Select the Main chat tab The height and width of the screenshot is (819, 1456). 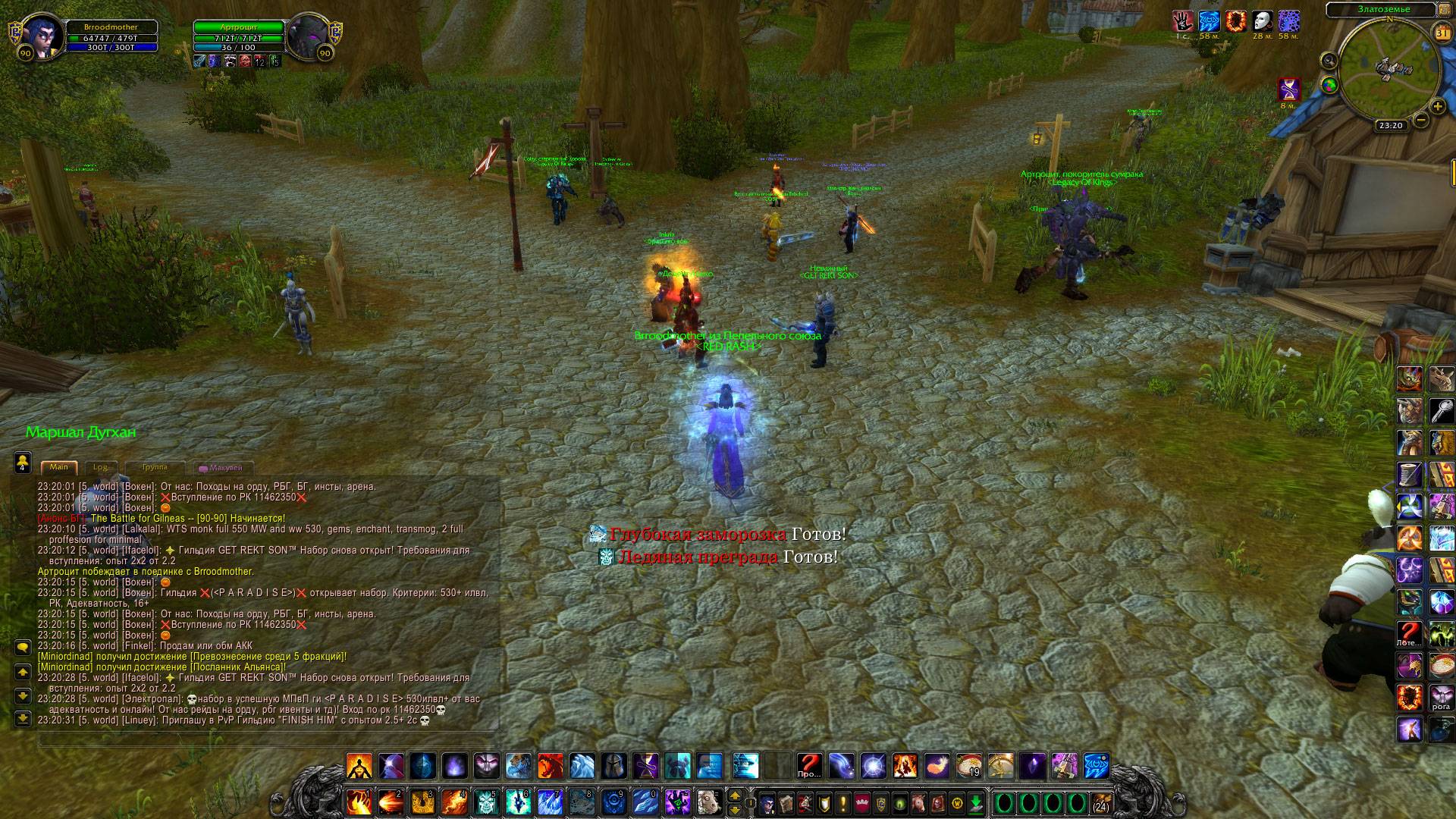click(x=59, y=467)
